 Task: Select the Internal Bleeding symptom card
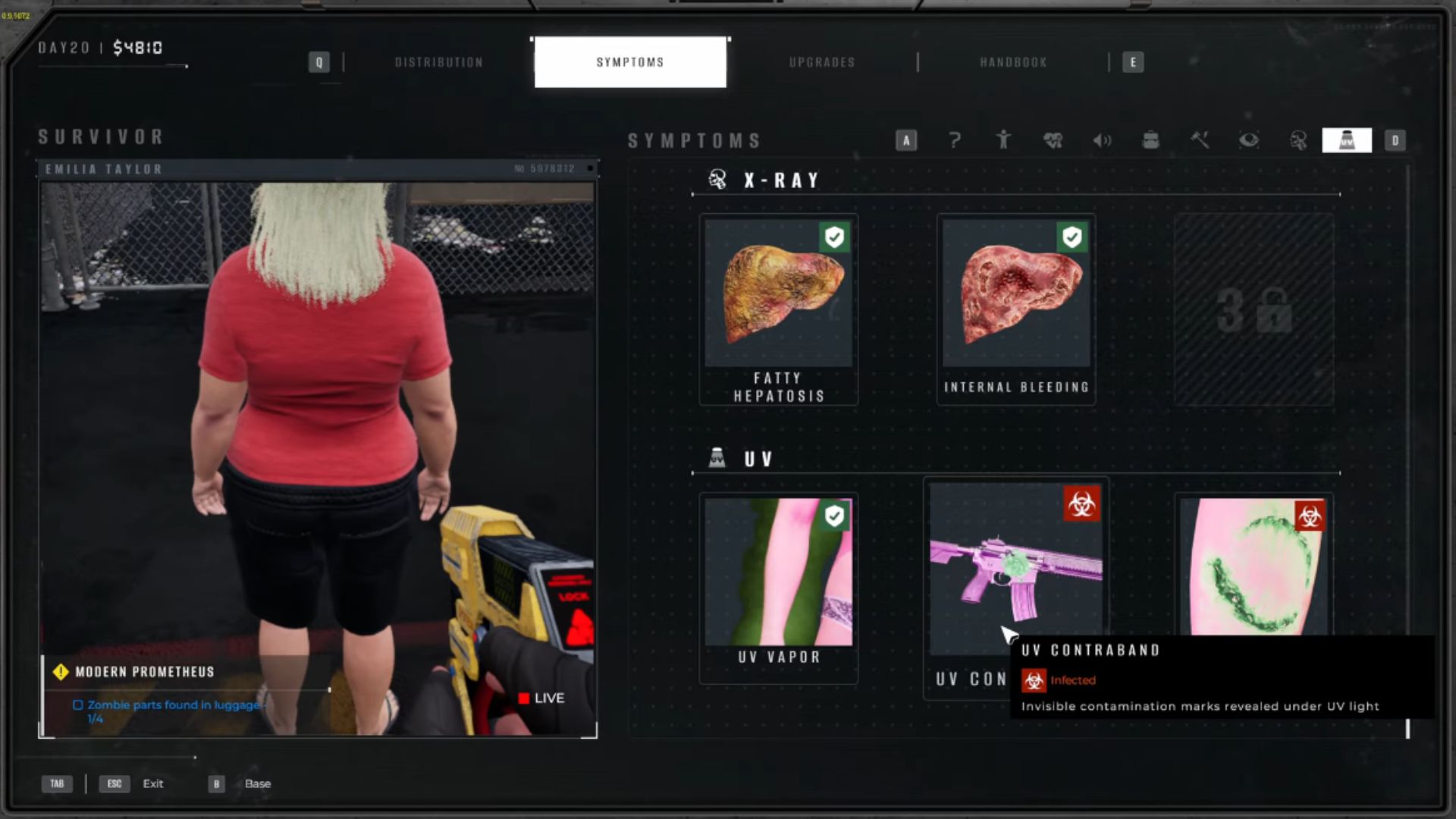pos(1015,309)
